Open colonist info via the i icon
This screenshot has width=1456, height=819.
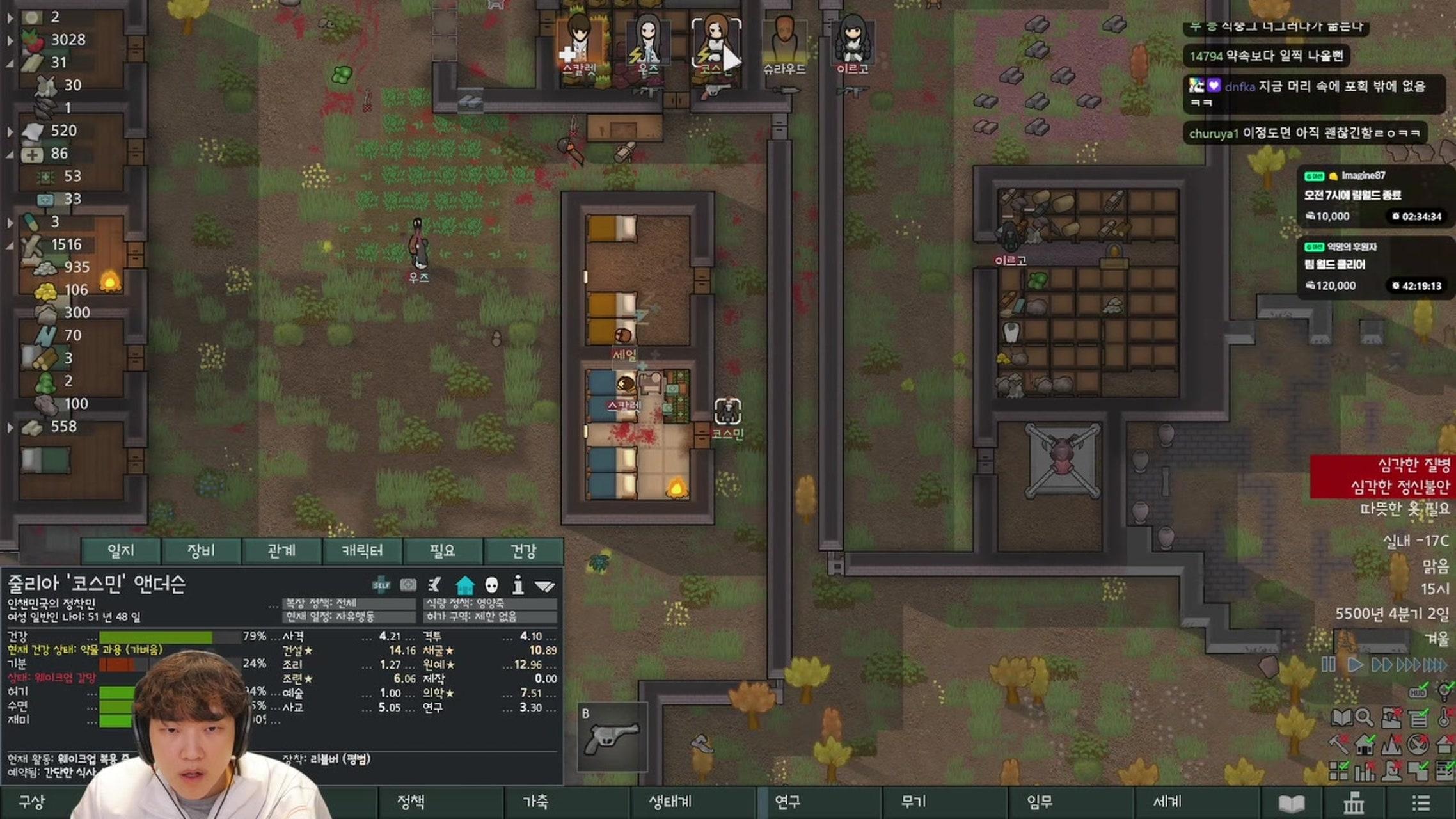click(x=518, y=585)
